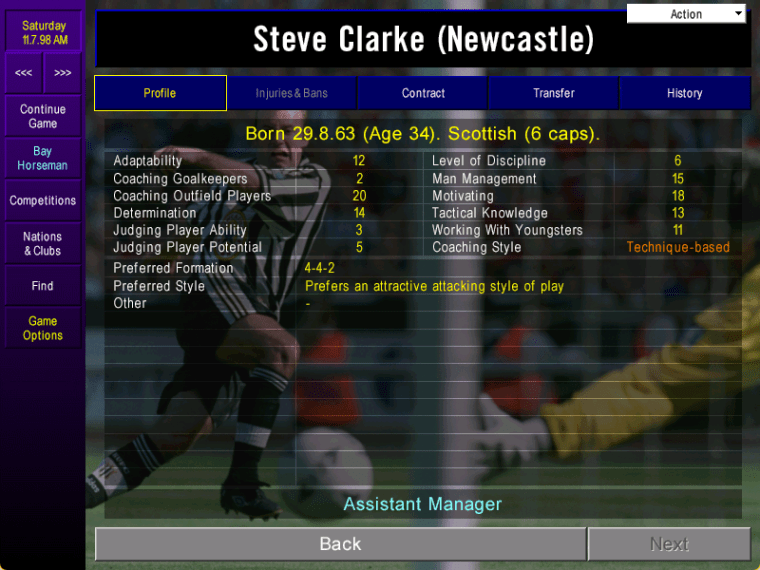This screenshot has height=570, width=760.
Task: View the History tab
Action: pyautogui.click(x=684, y=93)
